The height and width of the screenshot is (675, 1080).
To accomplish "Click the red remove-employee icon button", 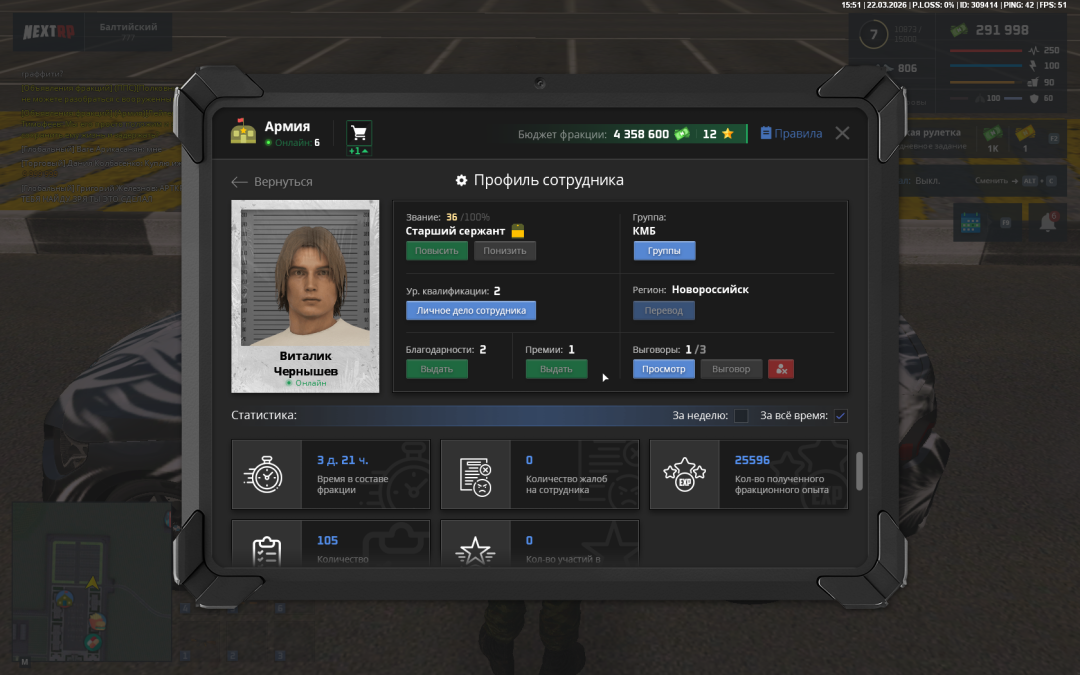I will (x=781, y=369).
